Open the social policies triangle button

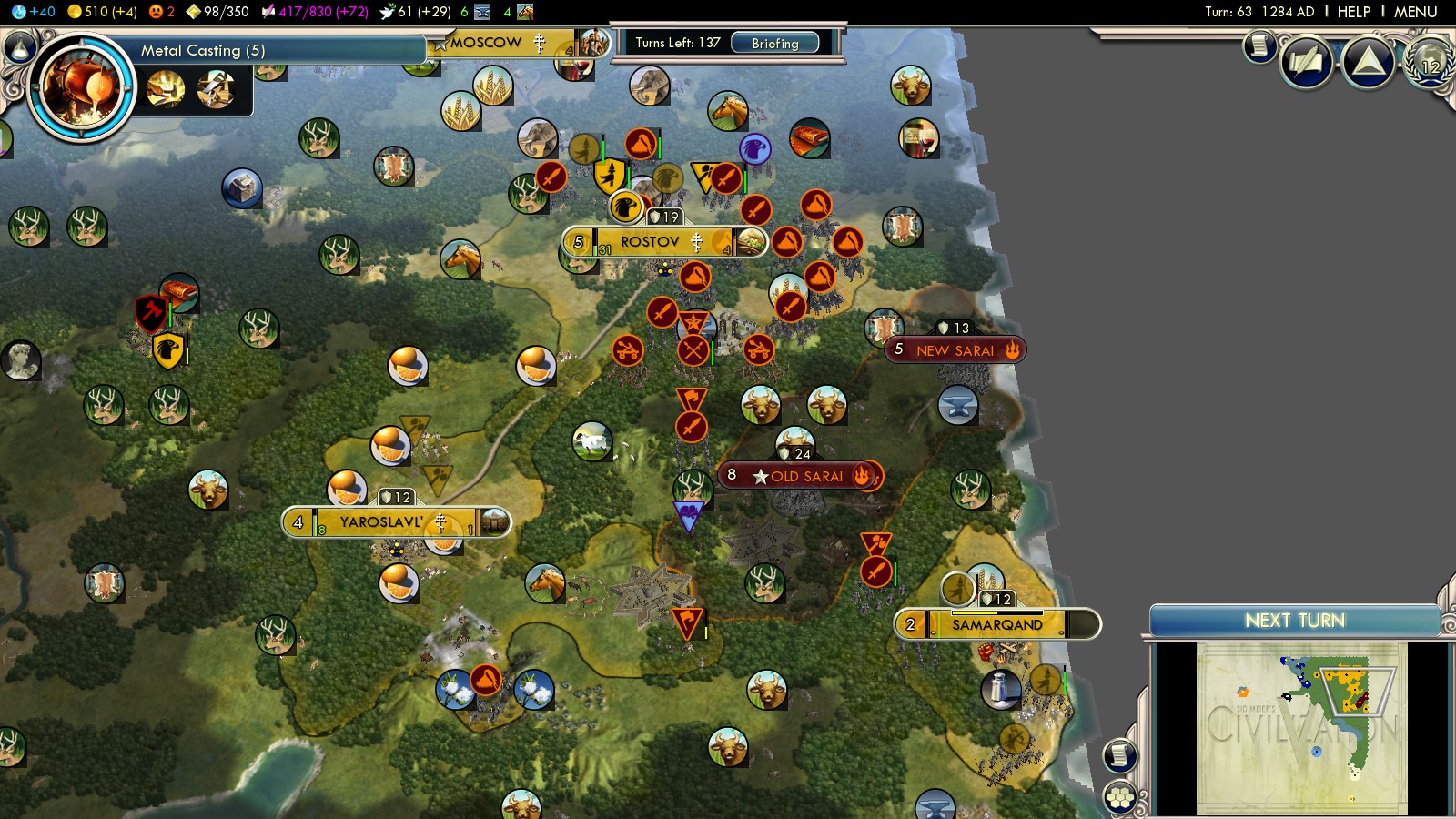1368,63
